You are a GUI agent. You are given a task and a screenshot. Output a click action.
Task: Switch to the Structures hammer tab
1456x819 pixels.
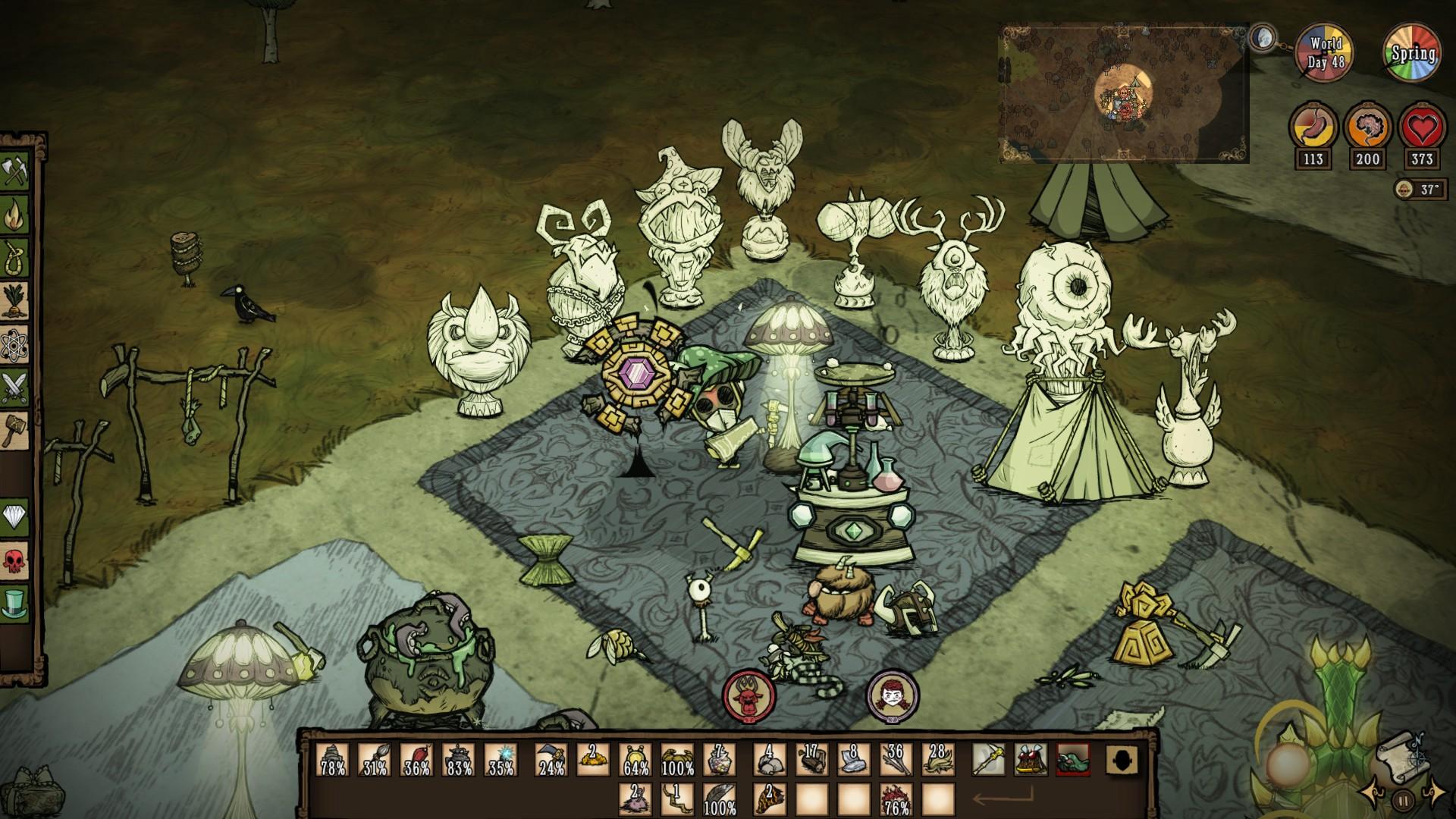(x=16, y=430)
